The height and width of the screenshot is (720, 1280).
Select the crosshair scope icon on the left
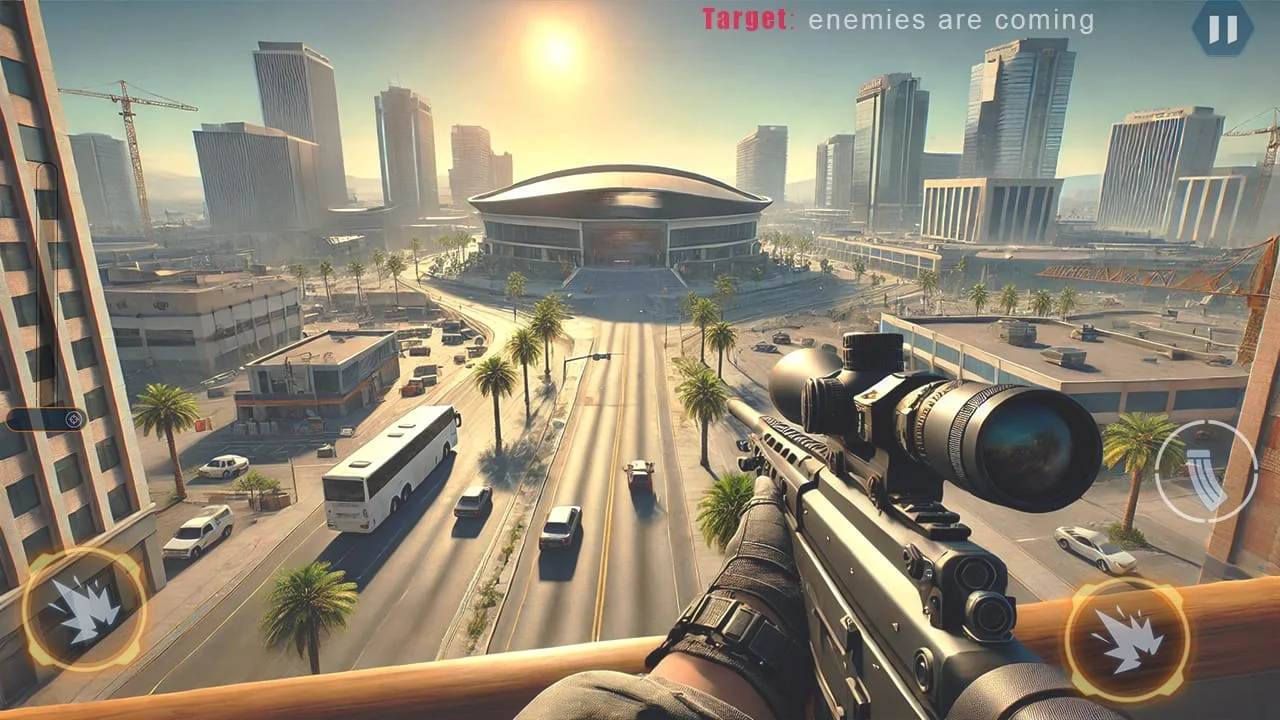pyautogui.click(x=74, y=420)
